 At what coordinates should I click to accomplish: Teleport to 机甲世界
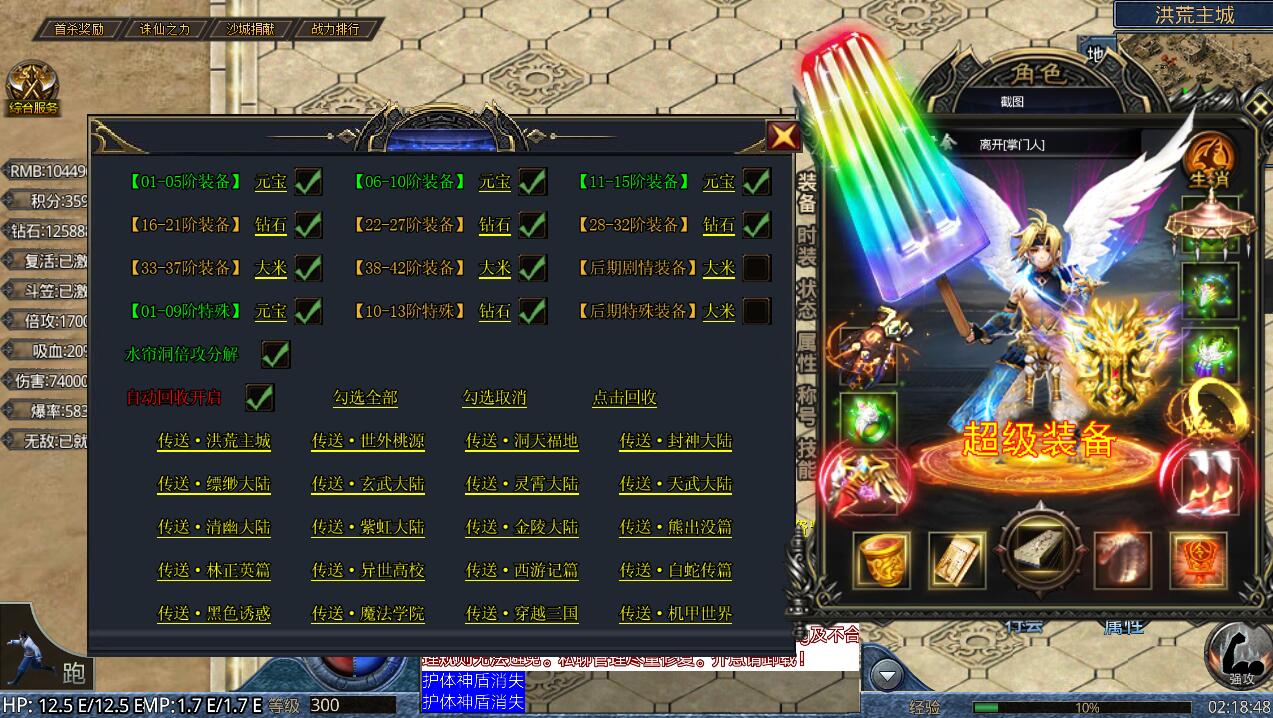click(676, 613)
